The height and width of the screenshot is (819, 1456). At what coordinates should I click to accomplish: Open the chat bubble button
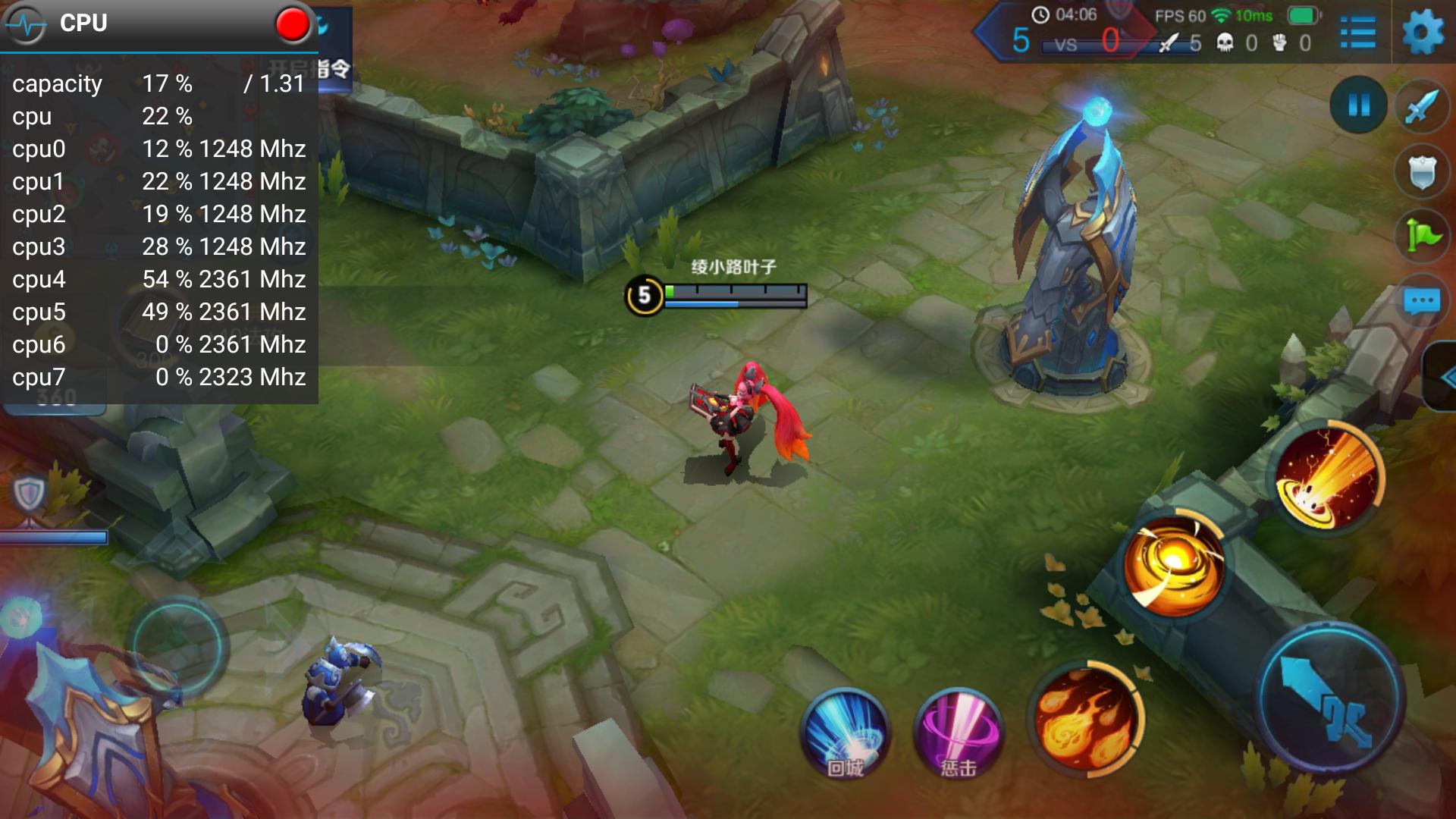pyautogui.click(x=1422, y=302)
